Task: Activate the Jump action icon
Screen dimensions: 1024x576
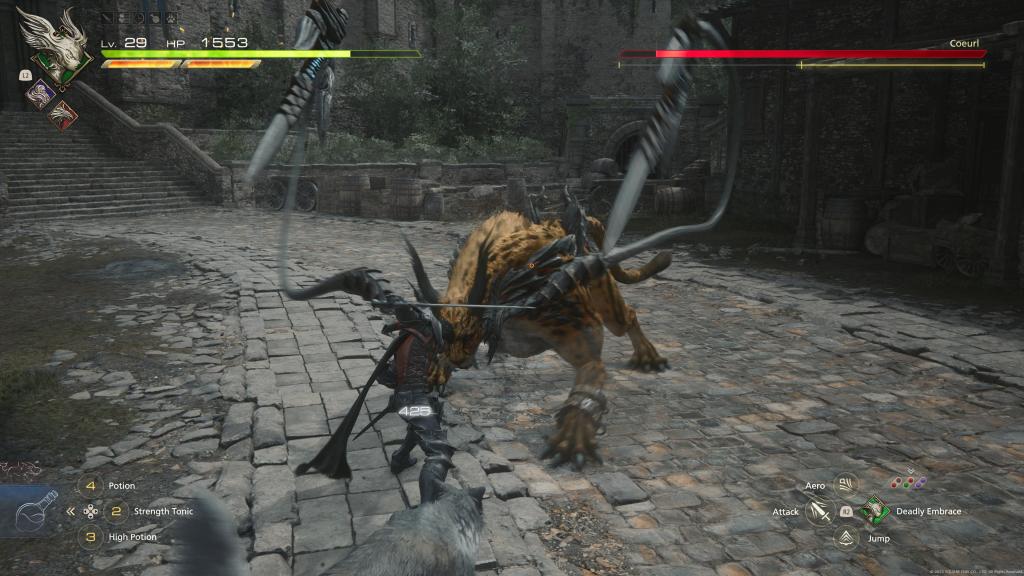Action: pos(846,538)
